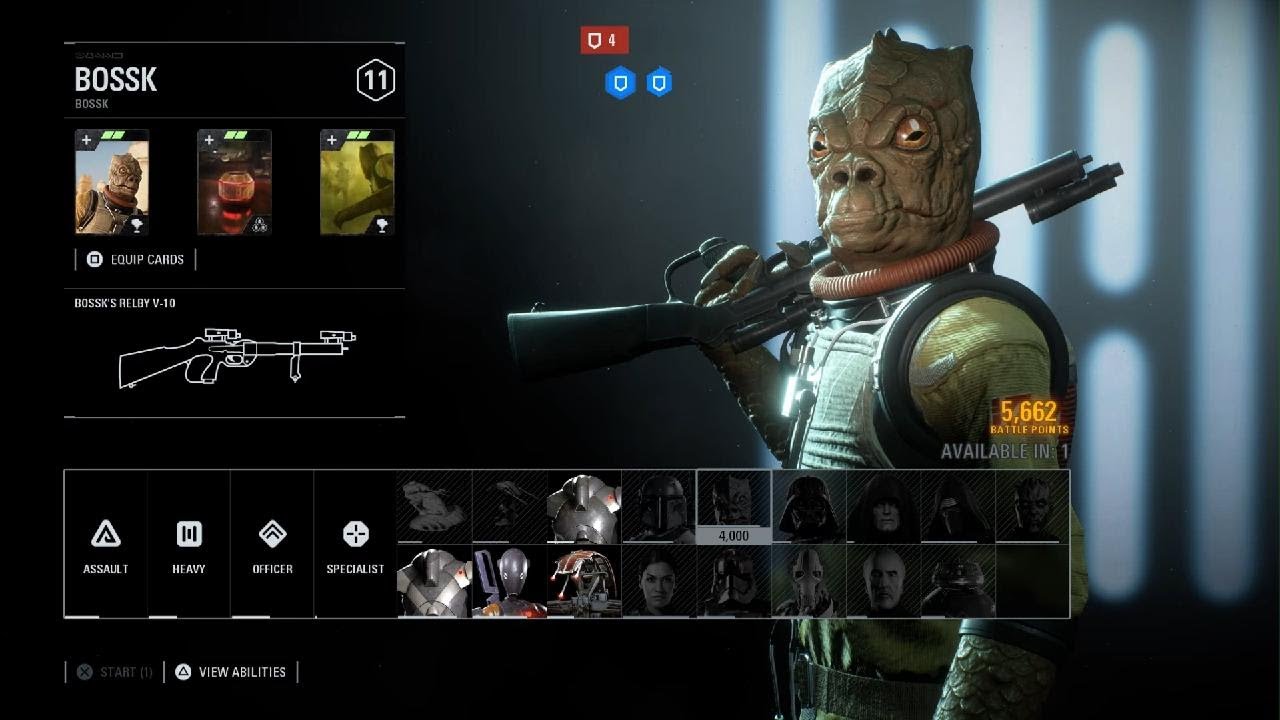The width and height of the screenshot is (1280, 720).
Task: Choose the BB-9E droid portrait
Action: tap(958, 581)
